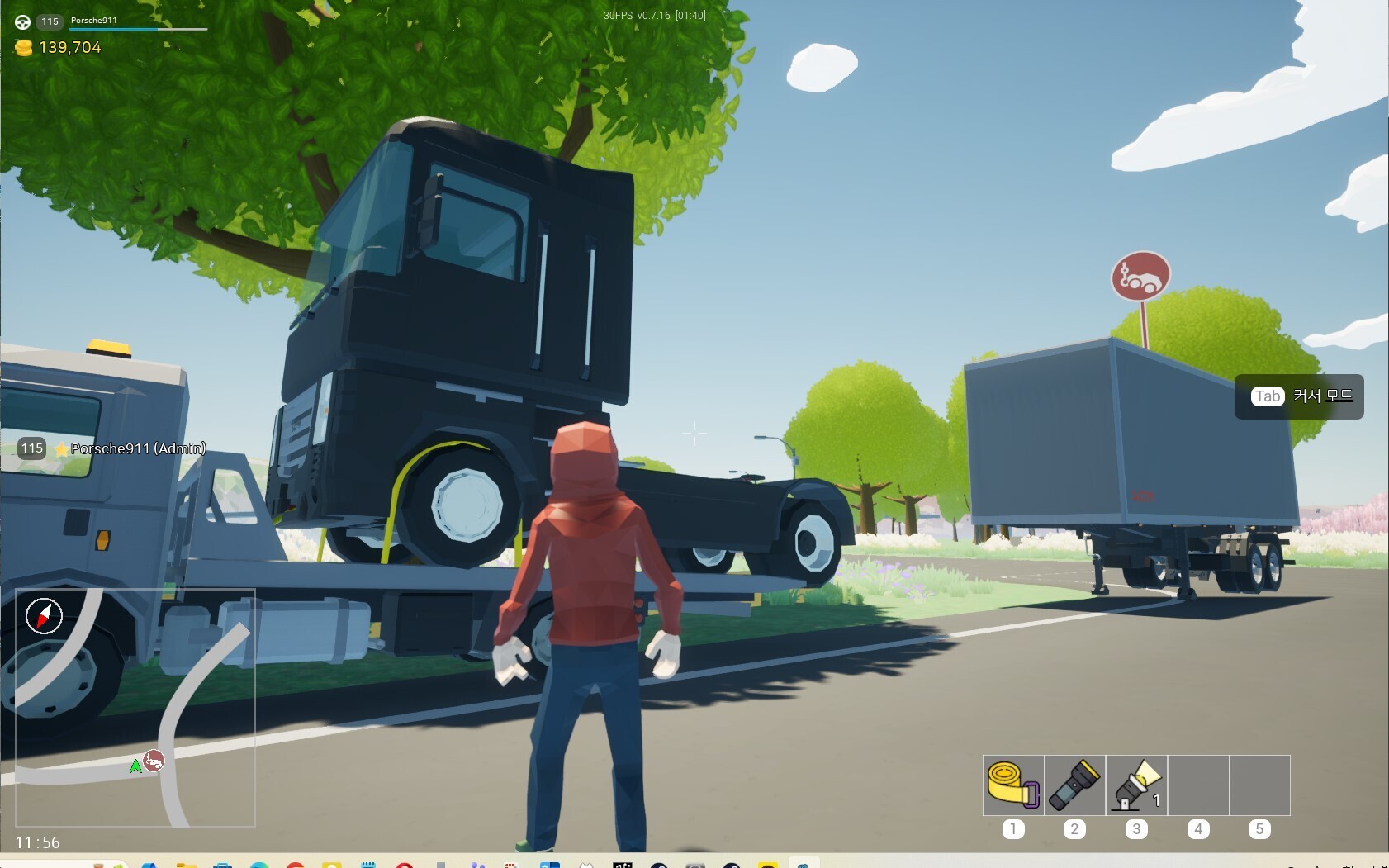Select the yellow strap hotbar slot
Screen dimensions: 1389x868
point(1013,785)
